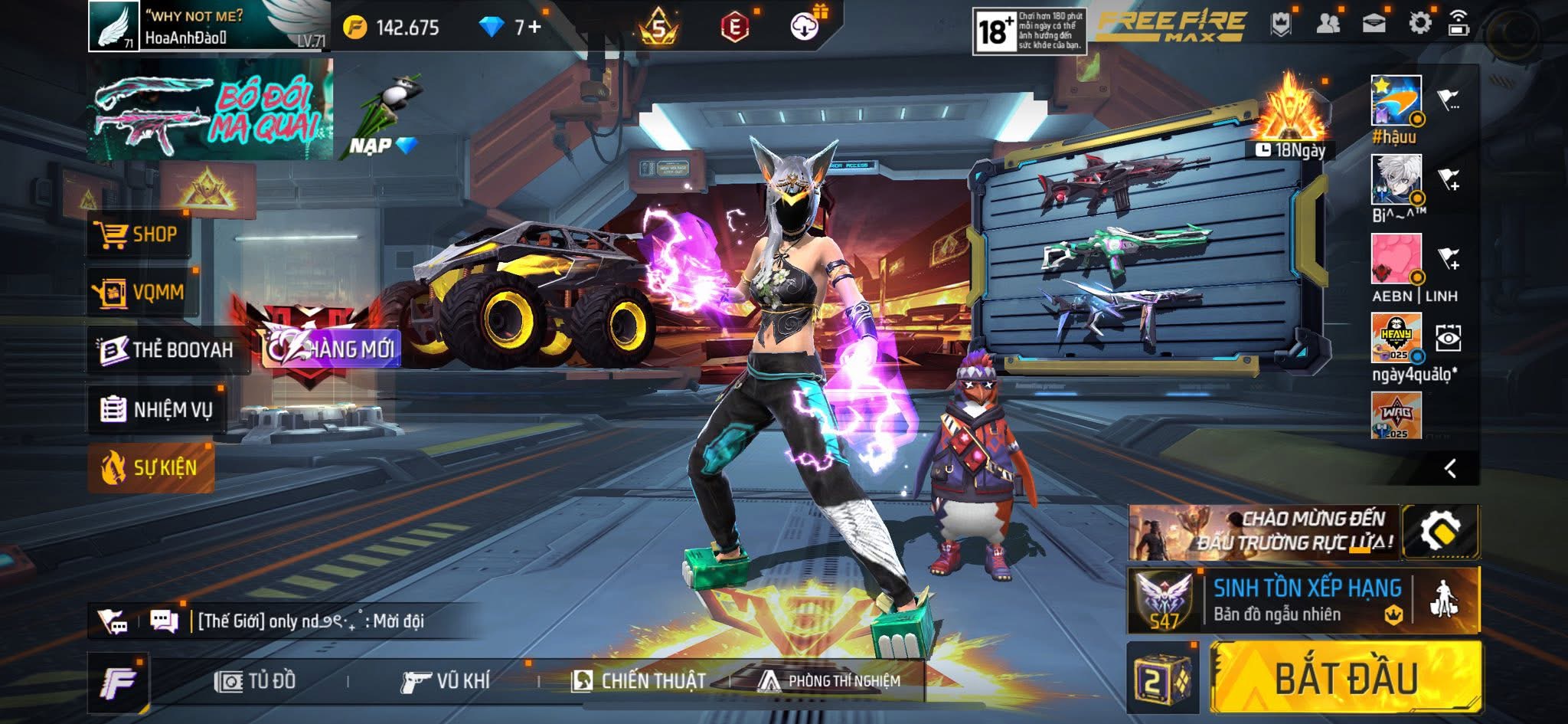Viewport: 1568px width, 724px height.
Task: Open the Friends icon in top bar
Action: coord(1328,23)
